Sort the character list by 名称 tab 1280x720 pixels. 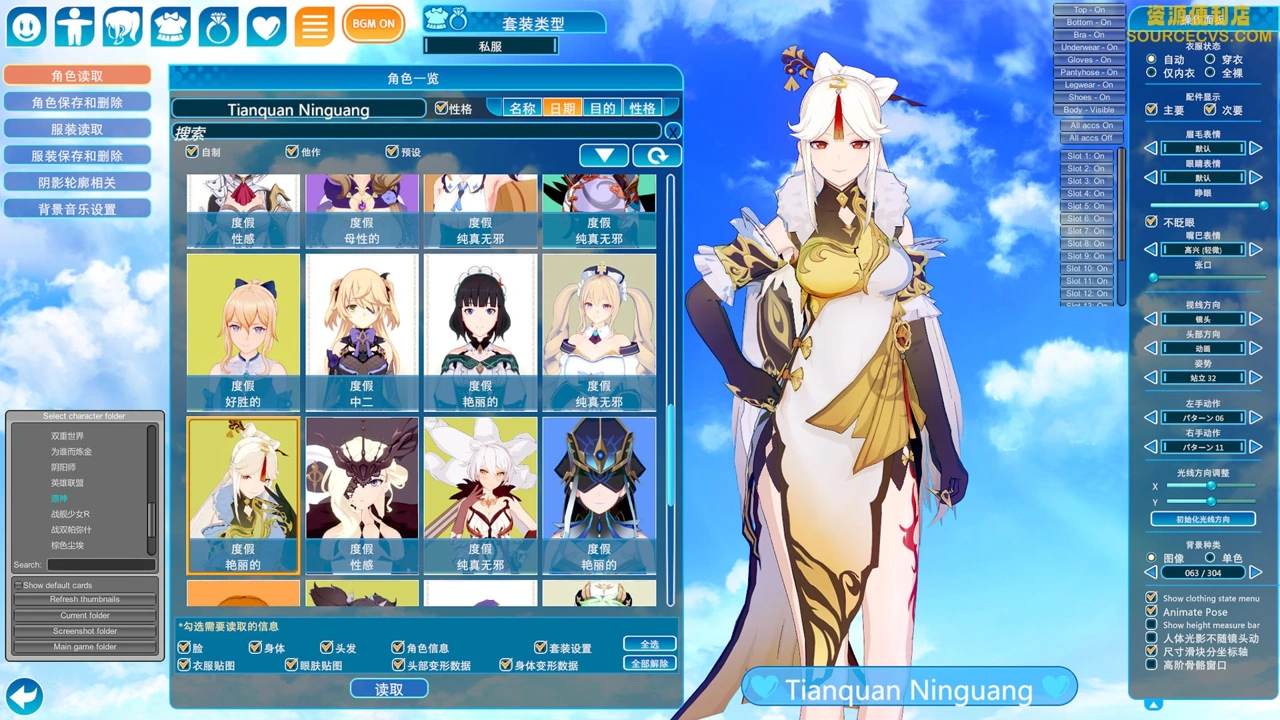point(522,108)
